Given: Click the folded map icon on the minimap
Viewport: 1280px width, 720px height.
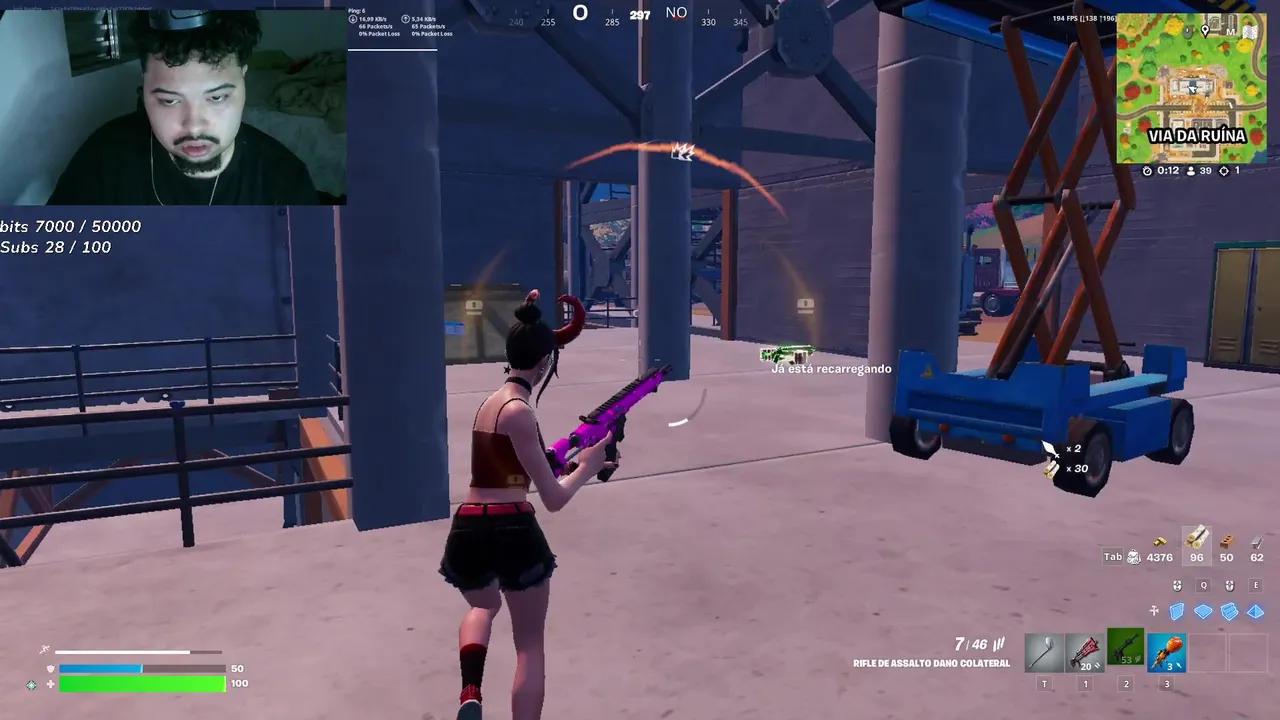Looking at the screenshot, I should coord(1250,32).
